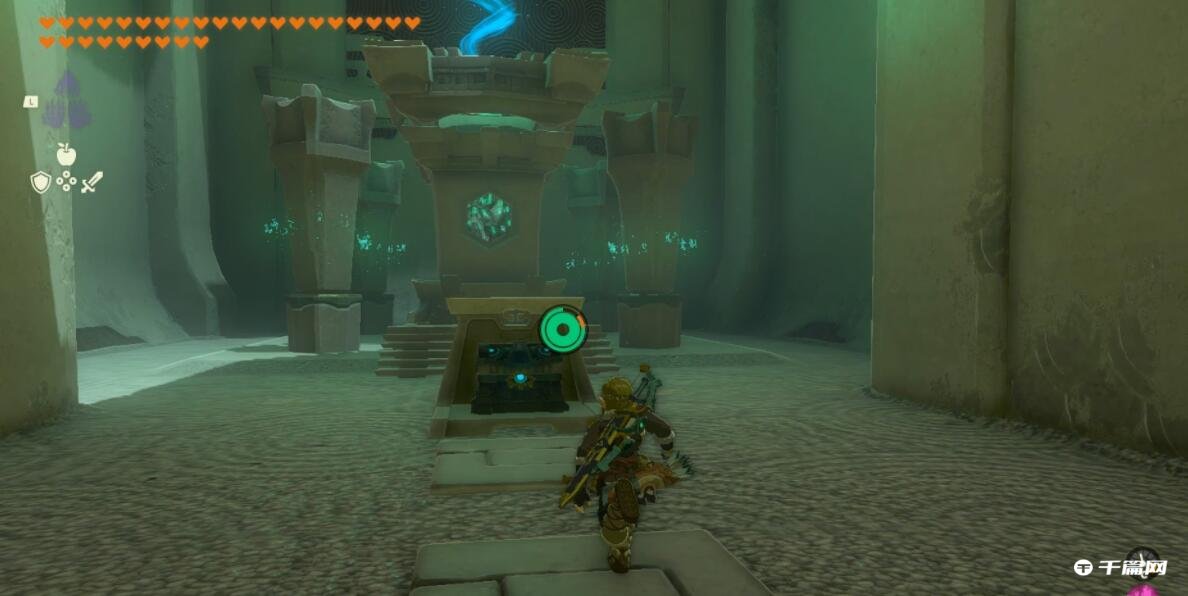Select the purple ability icon beside L
This screenshot has height=596, width=1188.
pos(66,101)
